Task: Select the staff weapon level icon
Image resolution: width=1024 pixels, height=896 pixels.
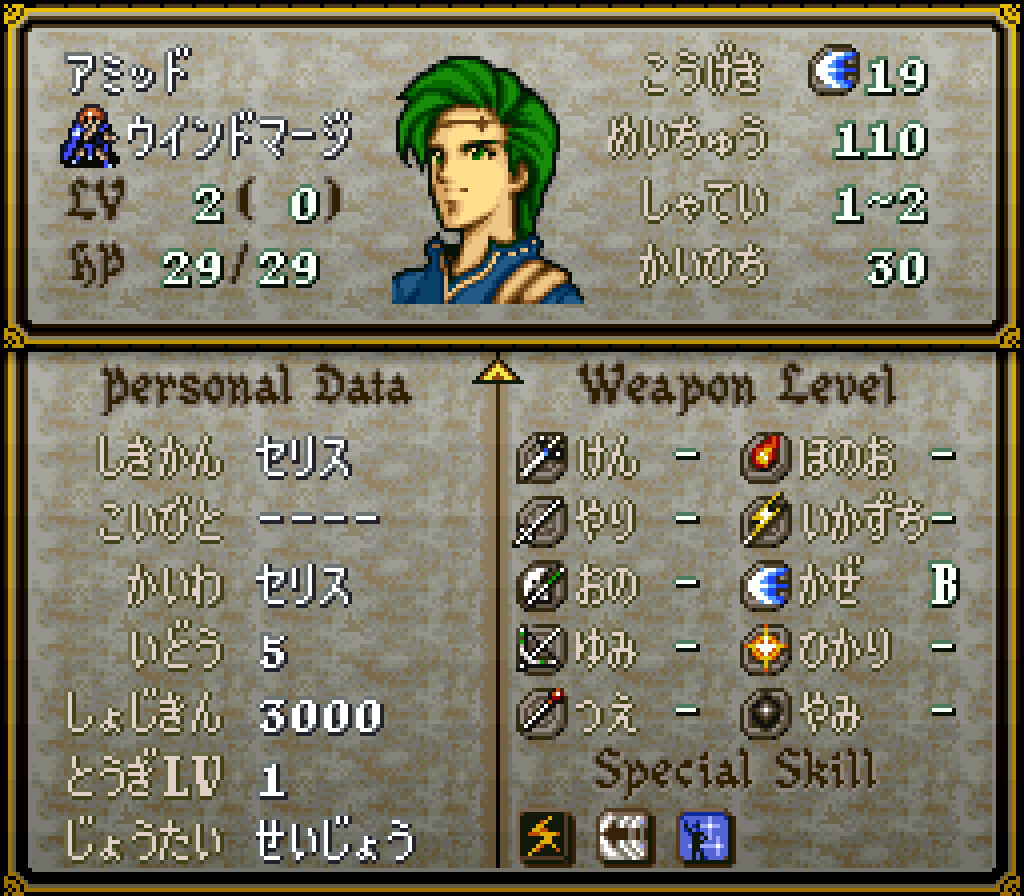Action: [x=541, y=714]
